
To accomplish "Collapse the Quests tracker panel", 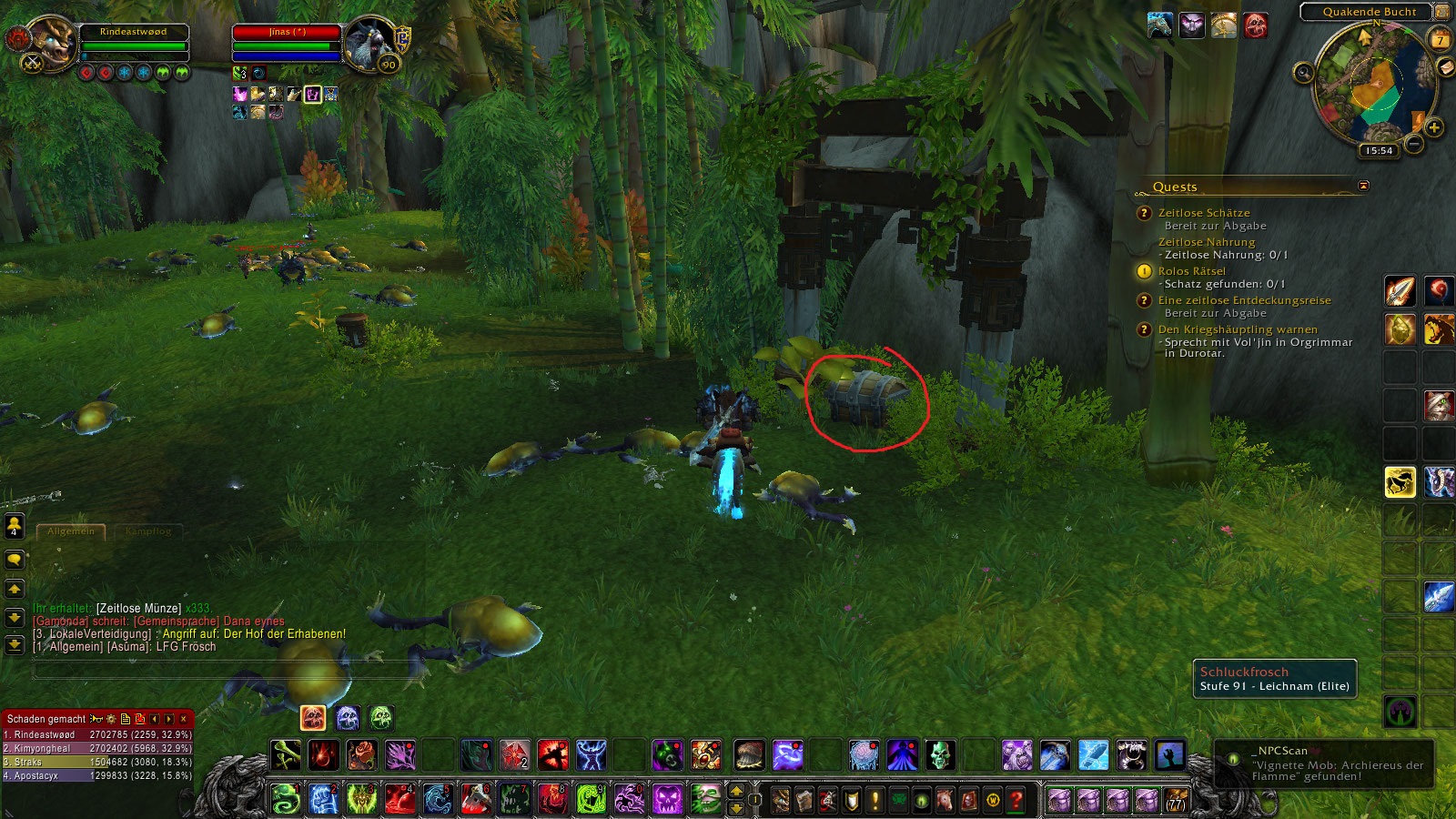I will [1363, 186].
